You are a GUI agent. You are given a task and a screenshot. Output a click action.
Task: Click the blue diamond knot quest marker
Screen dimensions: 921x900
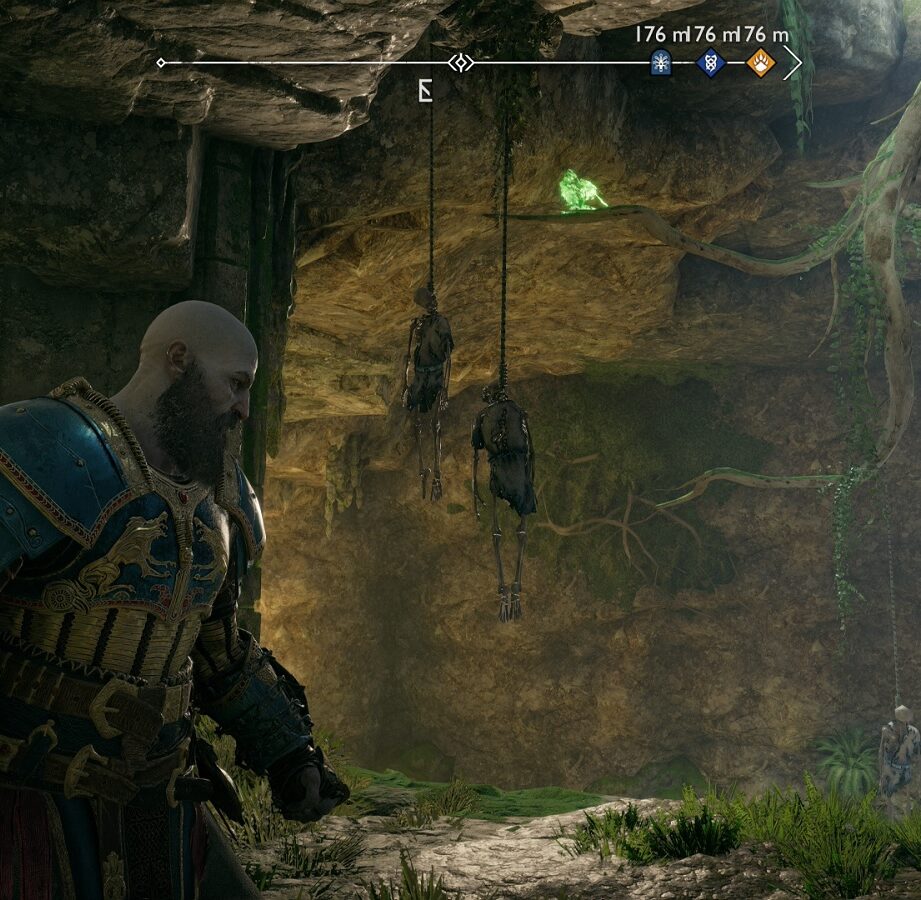[710, 63]
